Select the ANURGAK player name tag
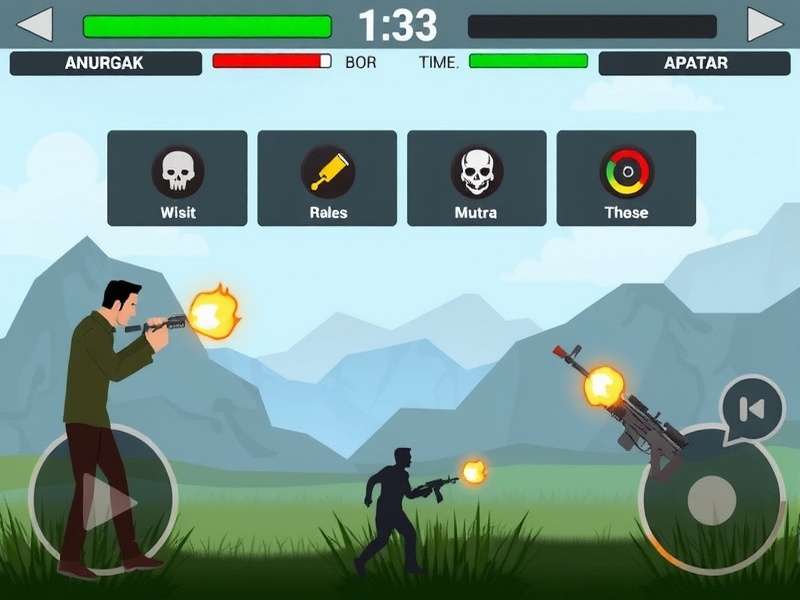This screenshot has width=800, height=600. pos(105,63)
